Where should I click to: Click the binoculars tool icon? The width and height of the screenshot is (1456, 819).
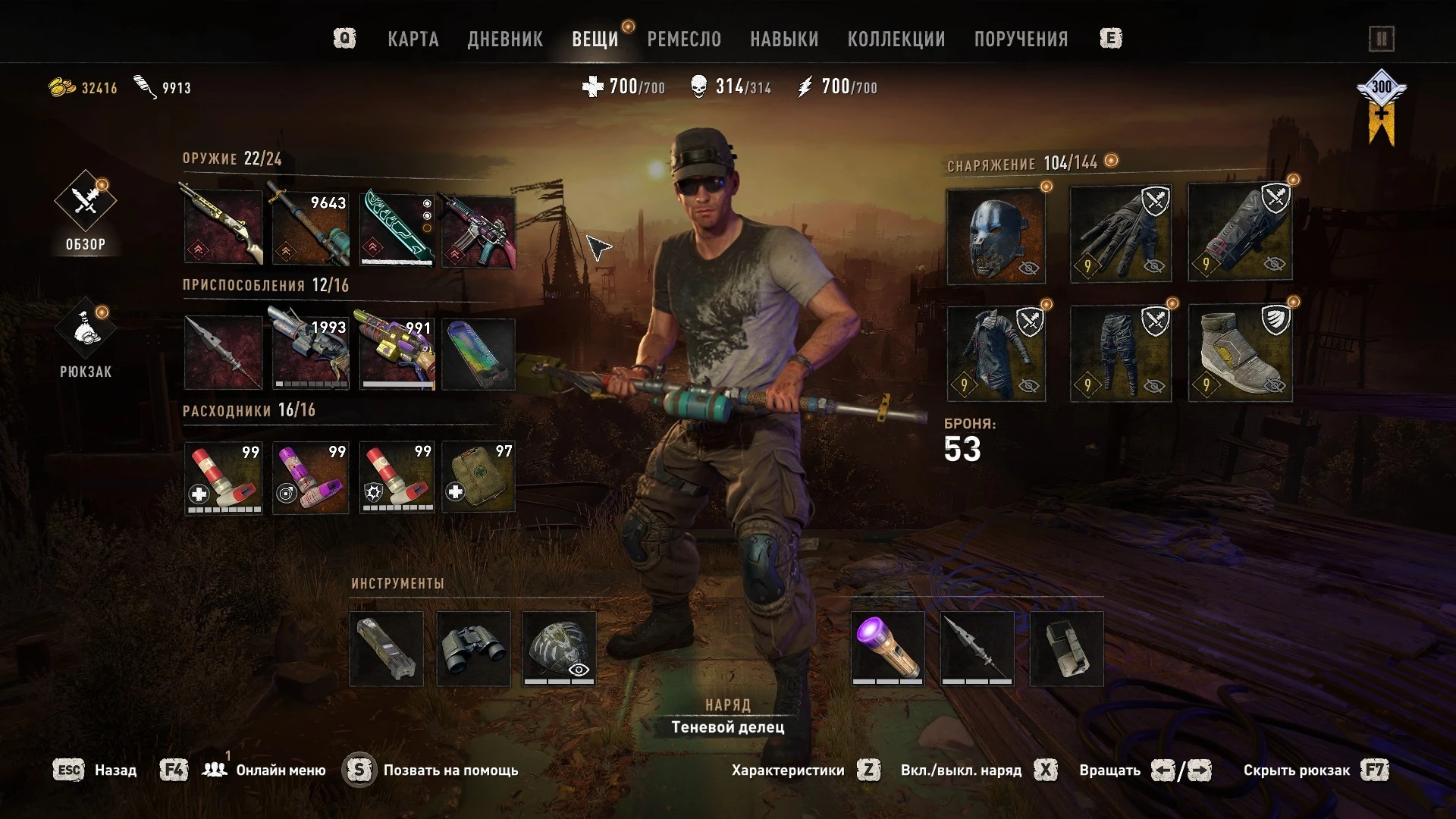point(474,649)
